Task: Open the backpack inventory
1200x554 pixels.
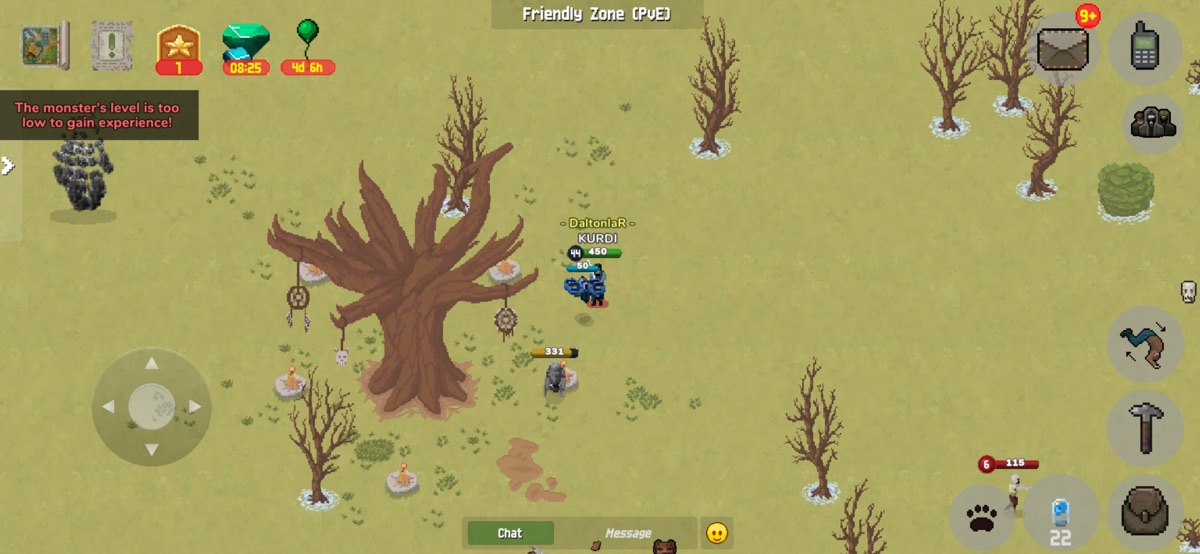Action: pos(1145,511)
